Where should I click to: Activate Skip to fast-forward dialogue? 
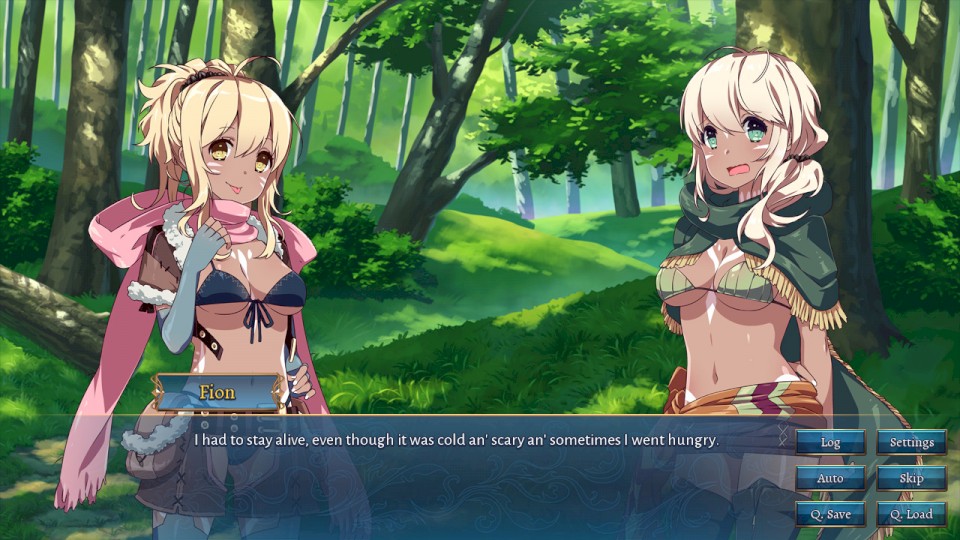coord(911,478)
